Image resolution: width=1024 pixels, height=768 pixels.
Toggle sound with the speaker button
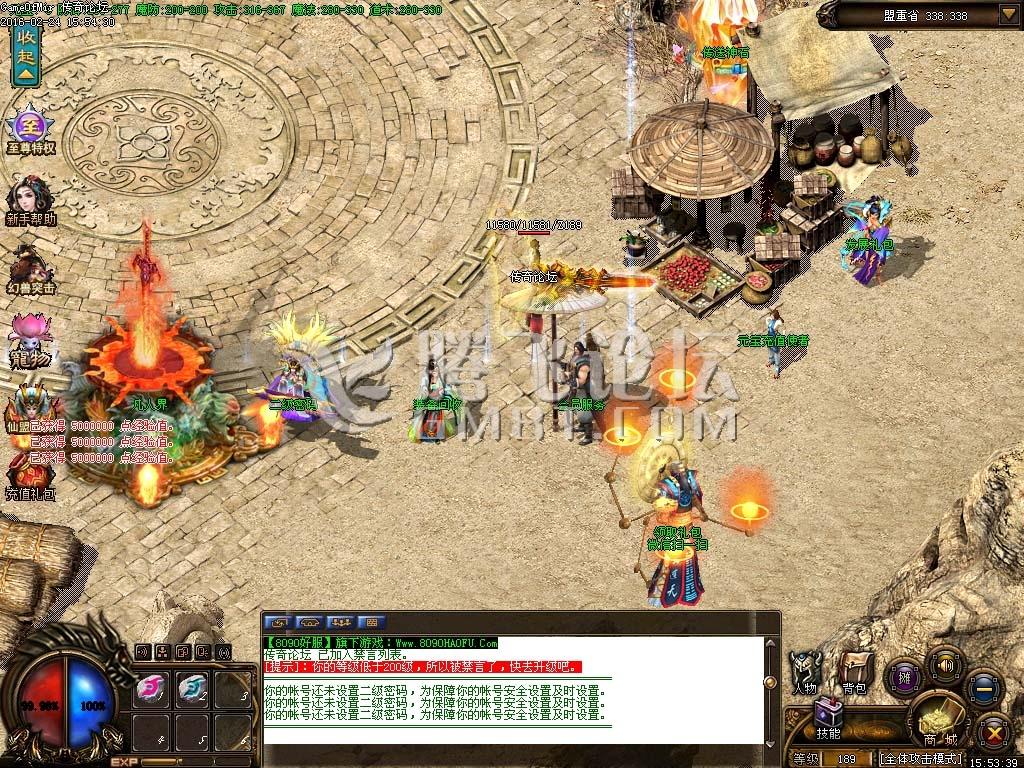[945, 663]
